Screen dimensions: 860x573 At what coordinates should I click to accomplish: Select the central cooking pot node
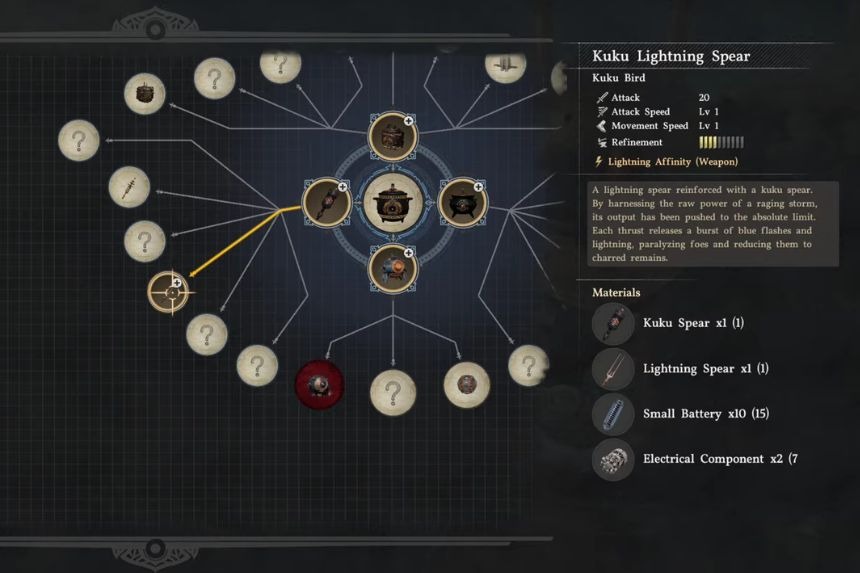(392, 203)
